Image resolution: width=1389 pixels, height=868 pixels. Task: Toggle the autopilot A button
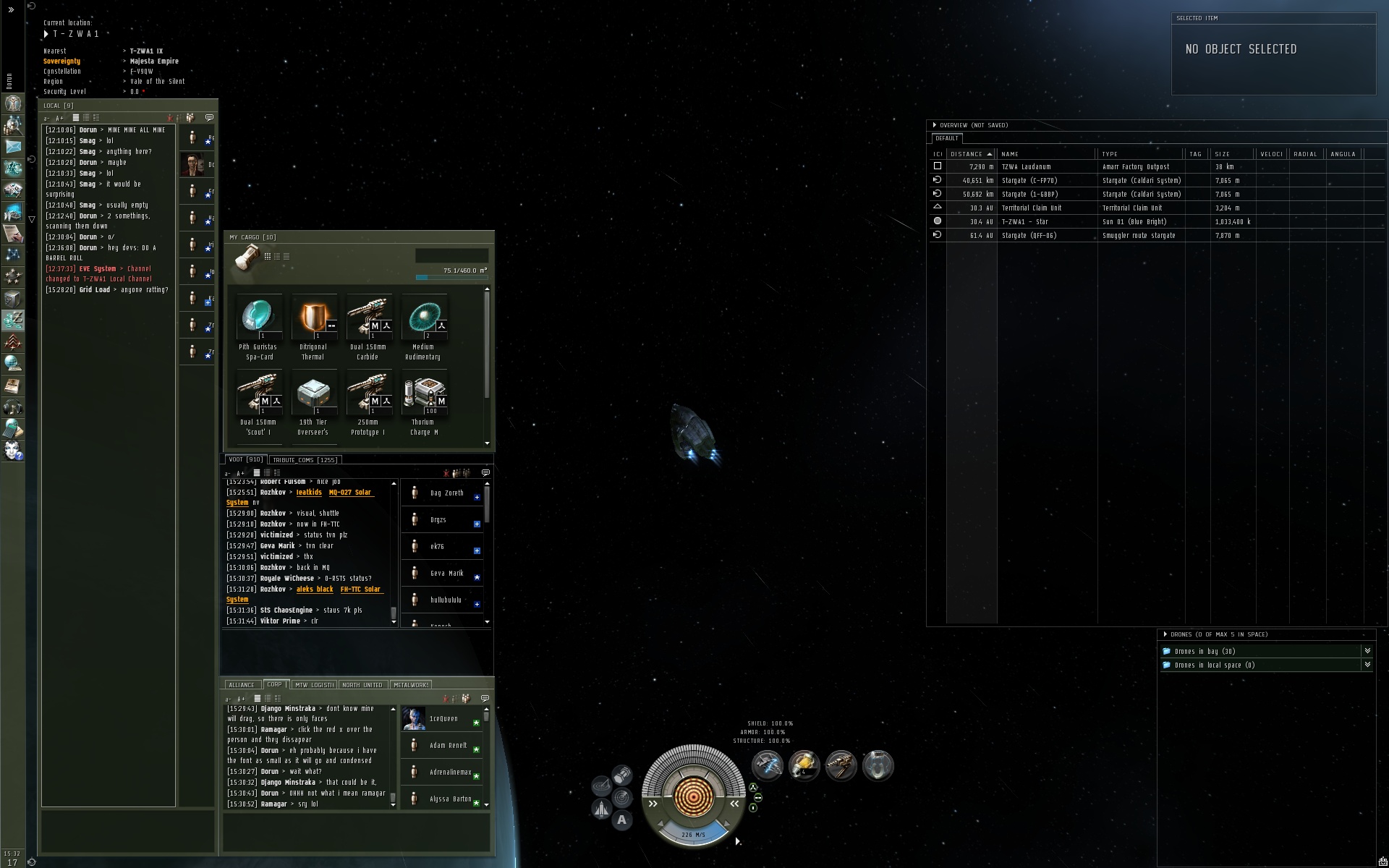click(x=621, y=820)
